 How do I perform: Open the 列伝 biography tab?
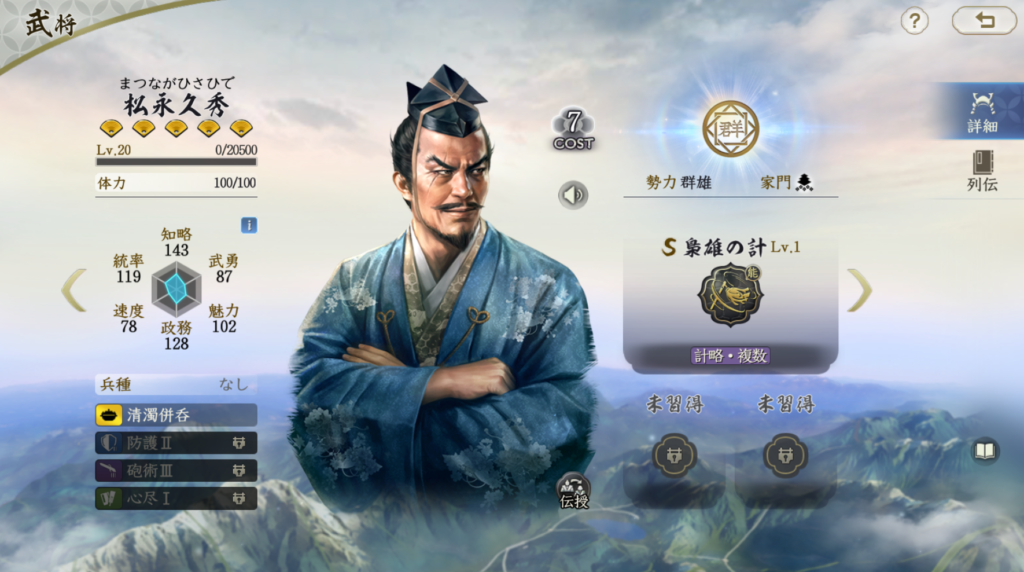coord(982,171)
